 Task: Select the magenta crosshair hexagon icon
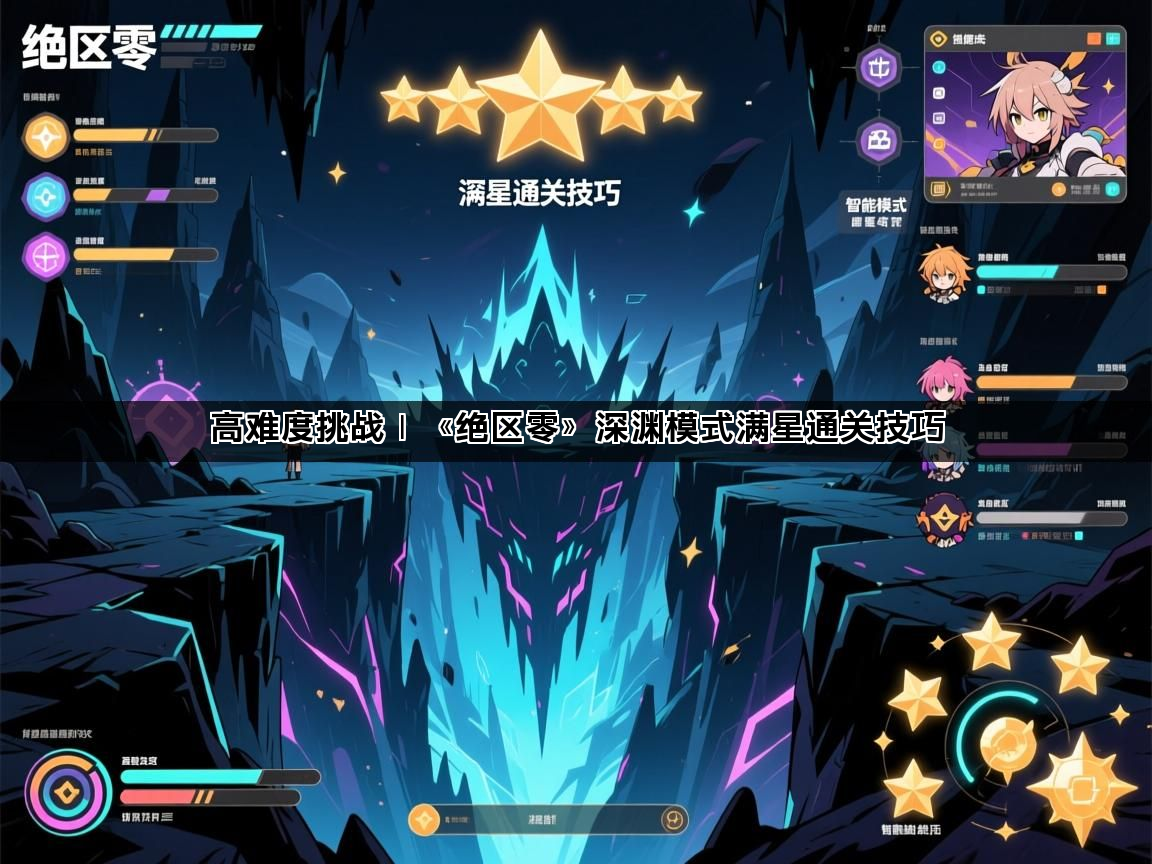(46, 256)
